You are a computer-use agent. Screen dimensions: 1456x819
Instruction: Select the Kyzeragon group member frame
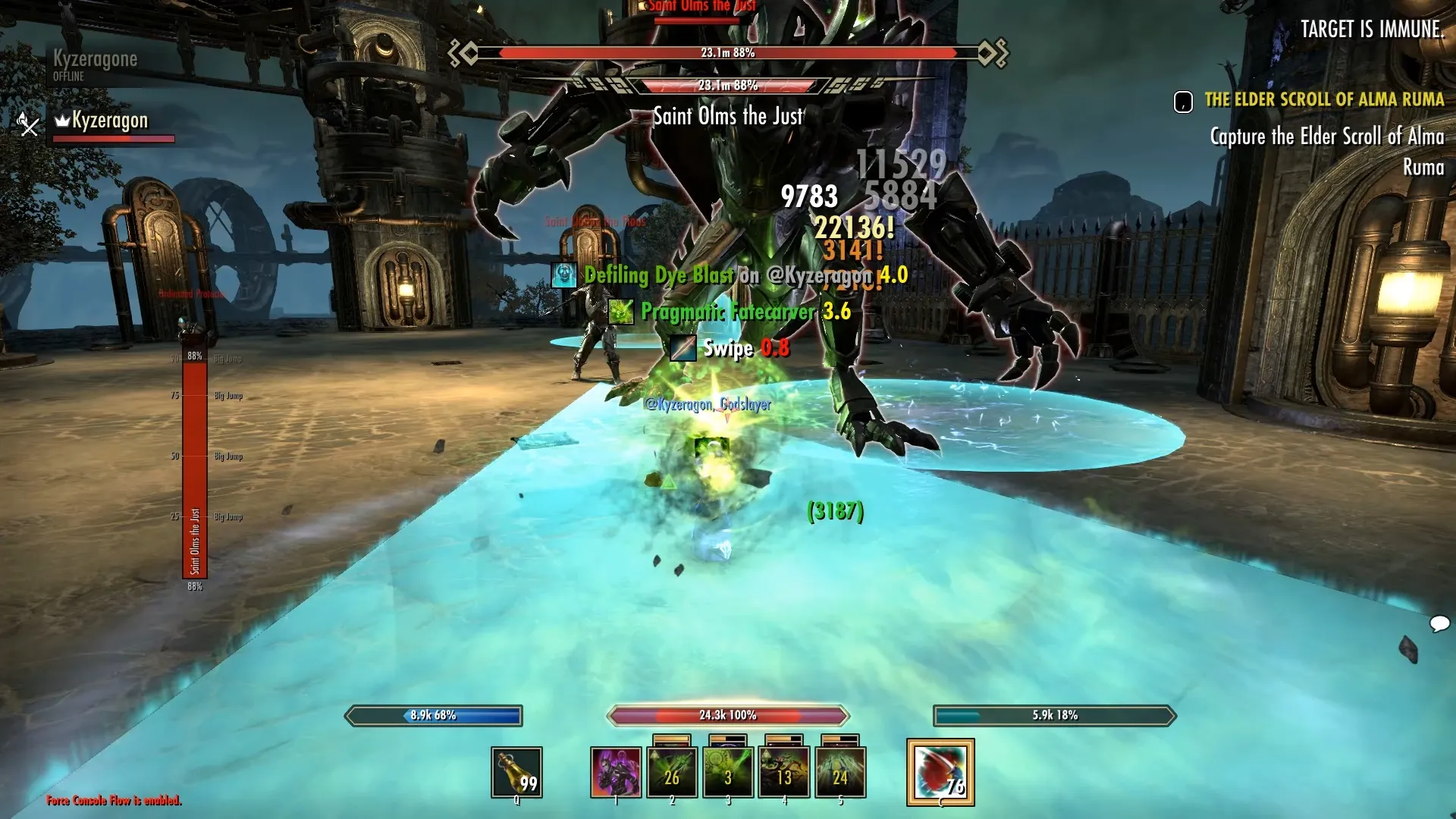(x=110, y=121)
